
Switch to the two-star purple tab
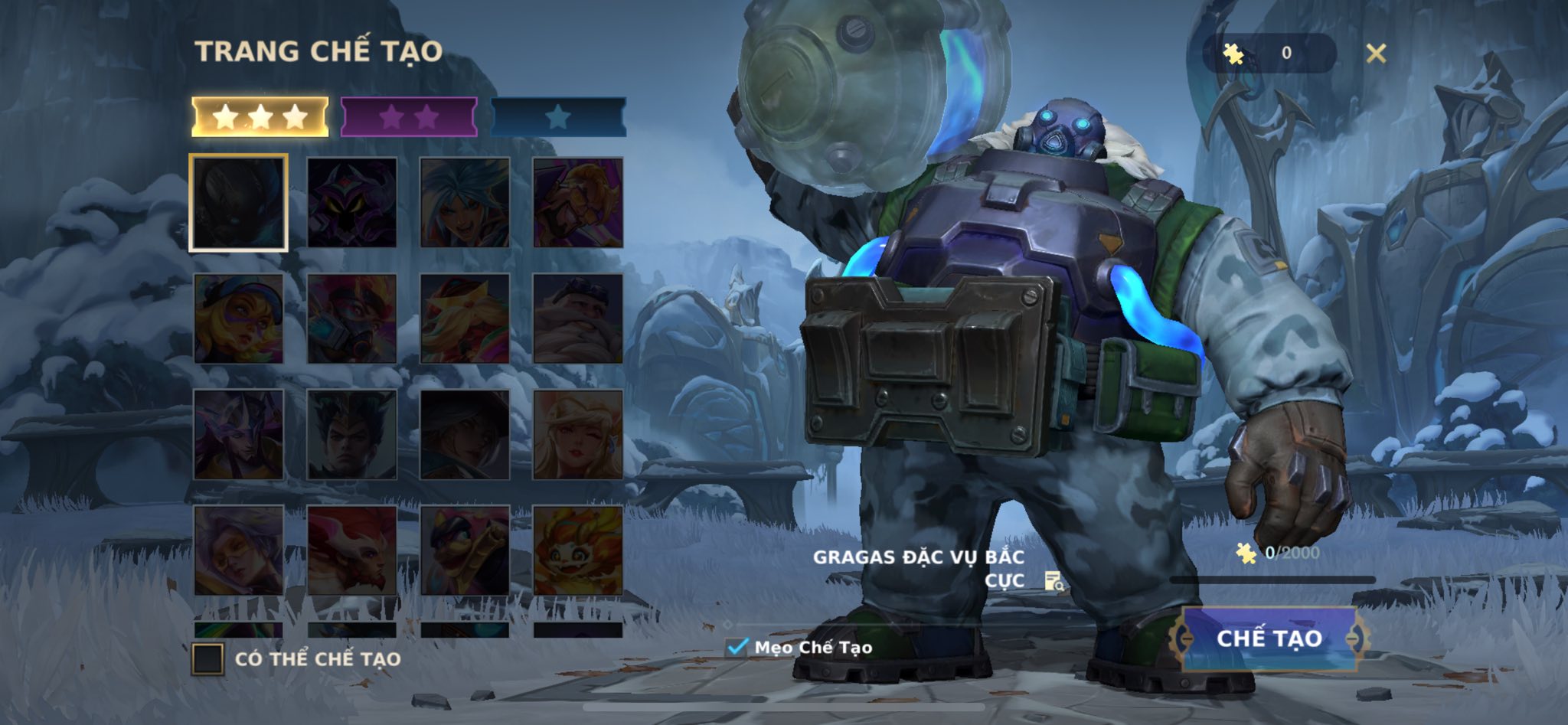(408, 117)
